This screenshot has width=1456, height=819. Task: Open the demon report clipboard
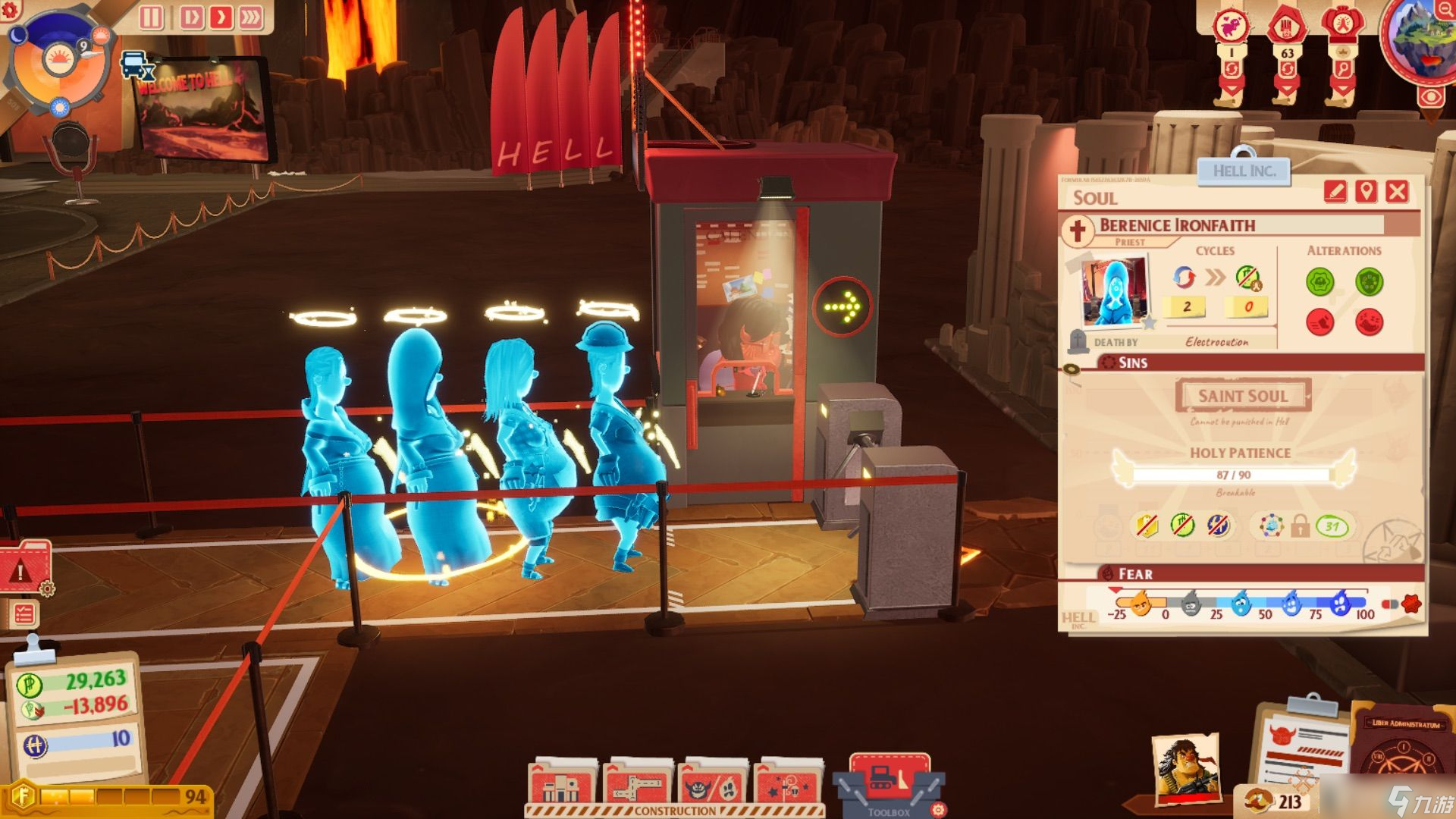click(1302, 747)
